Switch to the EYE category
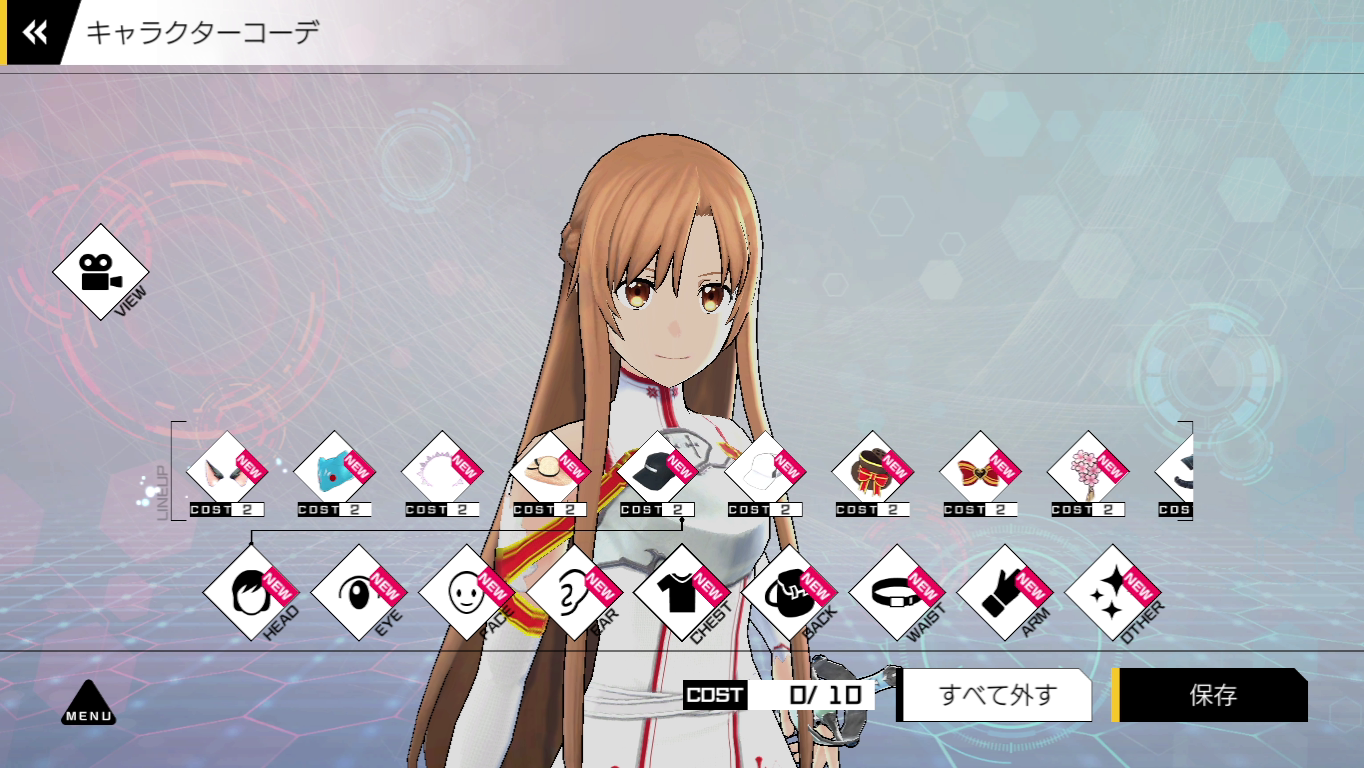The width and height of the screenshot is (1364, 768). (359, 592)
